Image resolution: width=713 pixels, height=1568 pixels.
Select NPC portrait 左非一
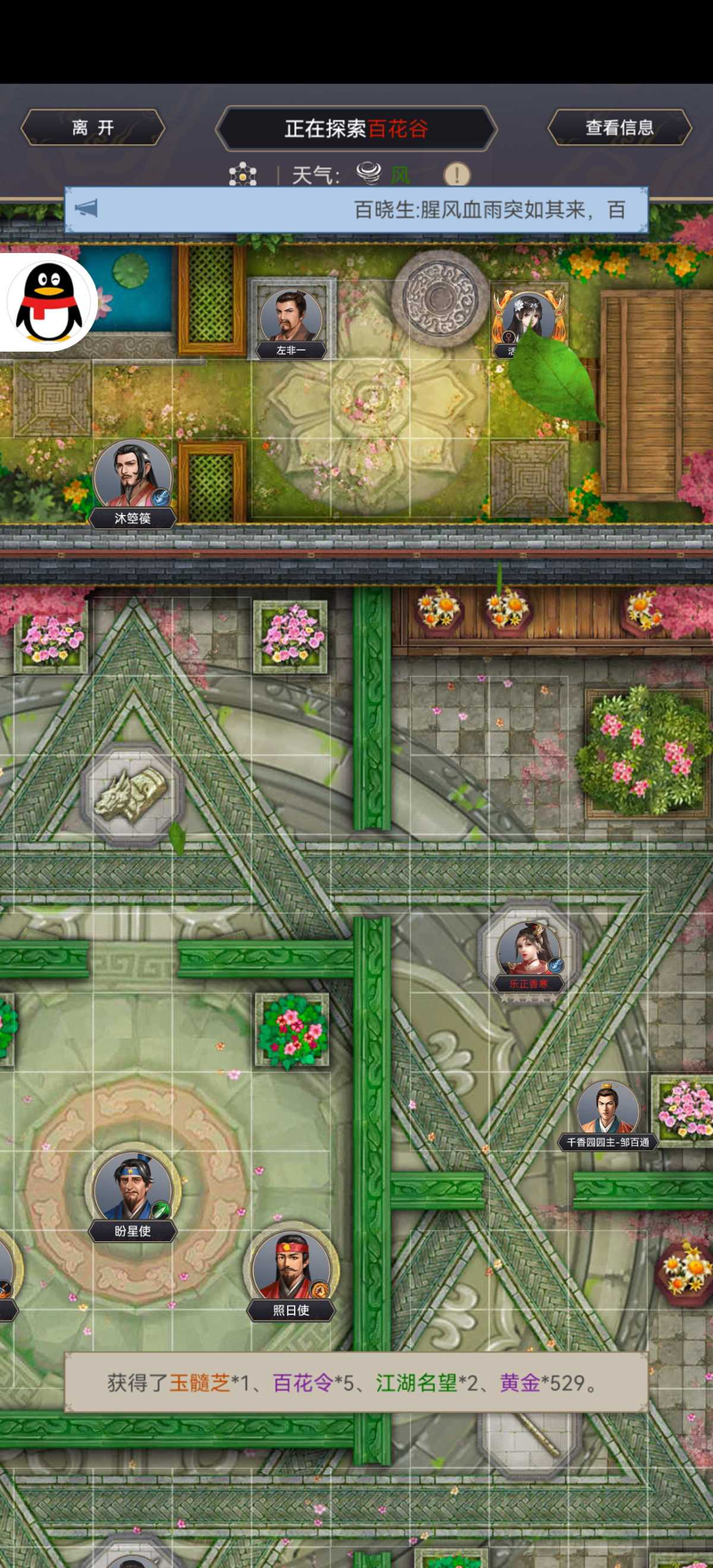pyautogui.click(x=291, y=317)
